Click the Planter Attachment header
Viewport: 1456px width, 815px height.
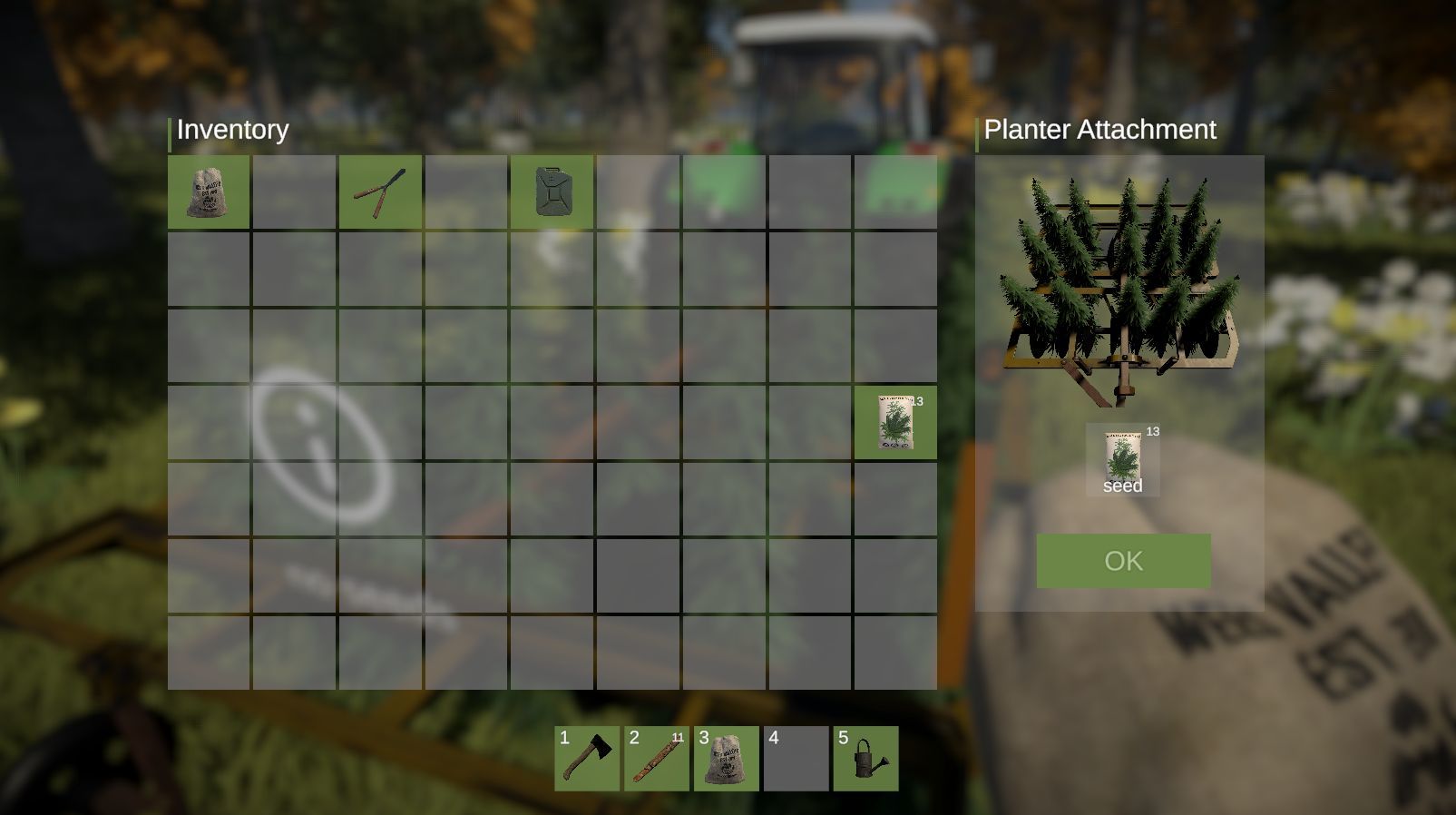[1099, 130]
